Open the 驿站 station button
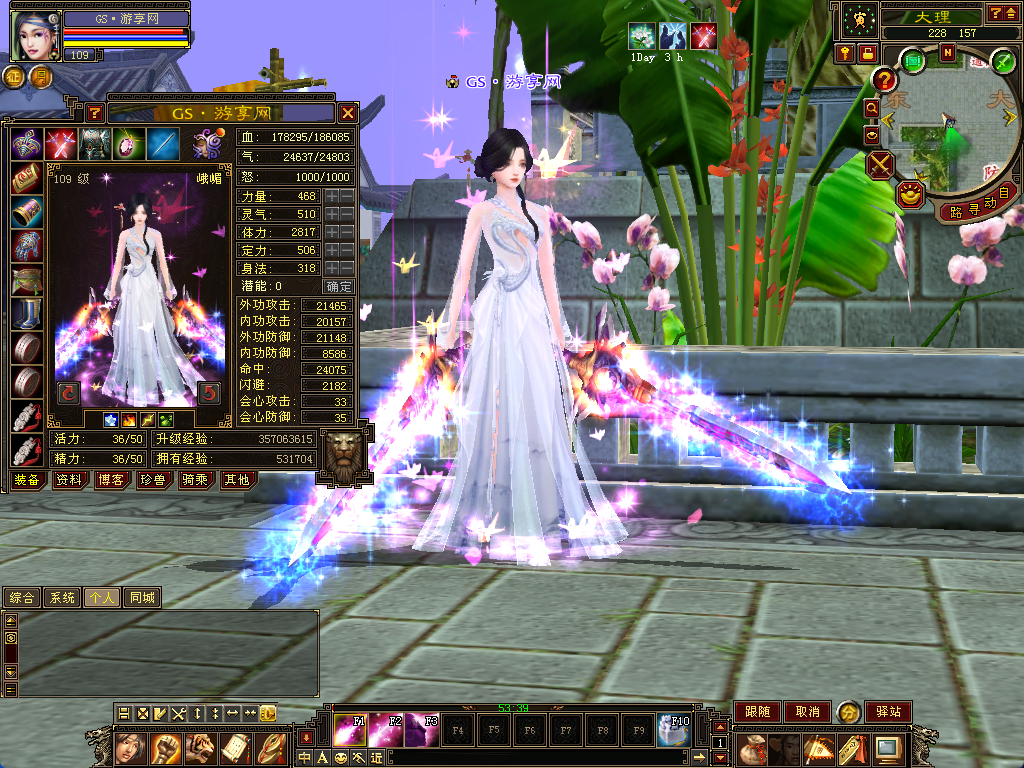The image size is (1024, 768). 888,712
